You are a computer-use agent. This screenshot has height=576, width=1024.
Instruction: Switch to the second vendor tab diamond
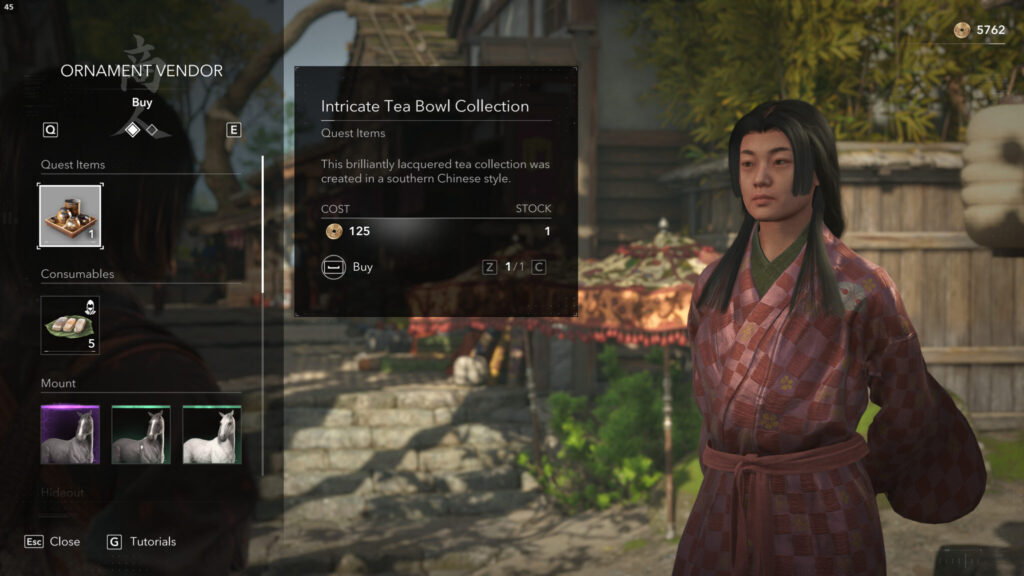point(151,130)
